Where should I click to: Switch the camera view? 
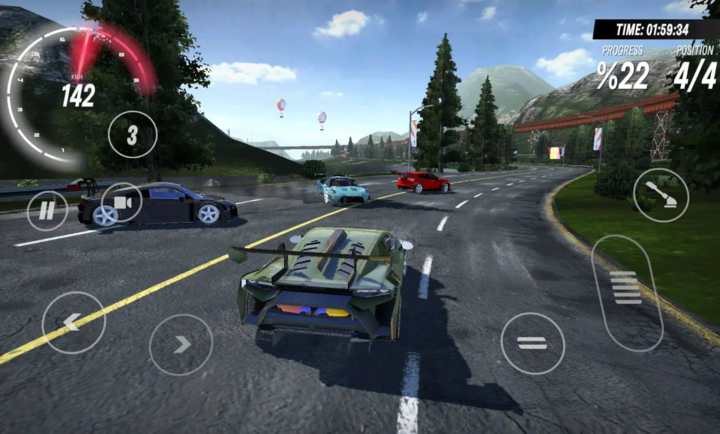tap(122, 202)
